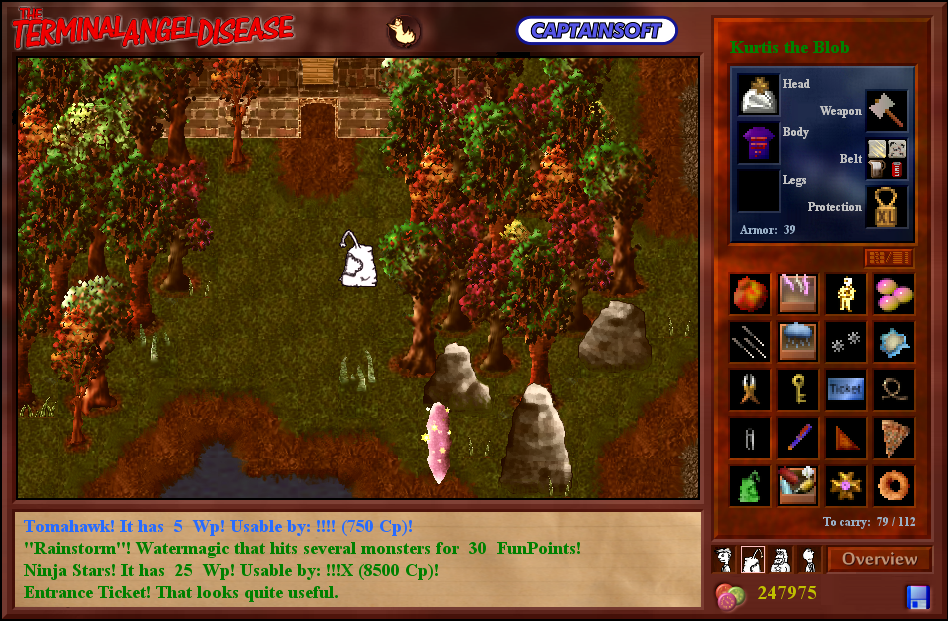Choose the pink candy balls item
This screenshot has width=948, height=621.
click(893, 293)
